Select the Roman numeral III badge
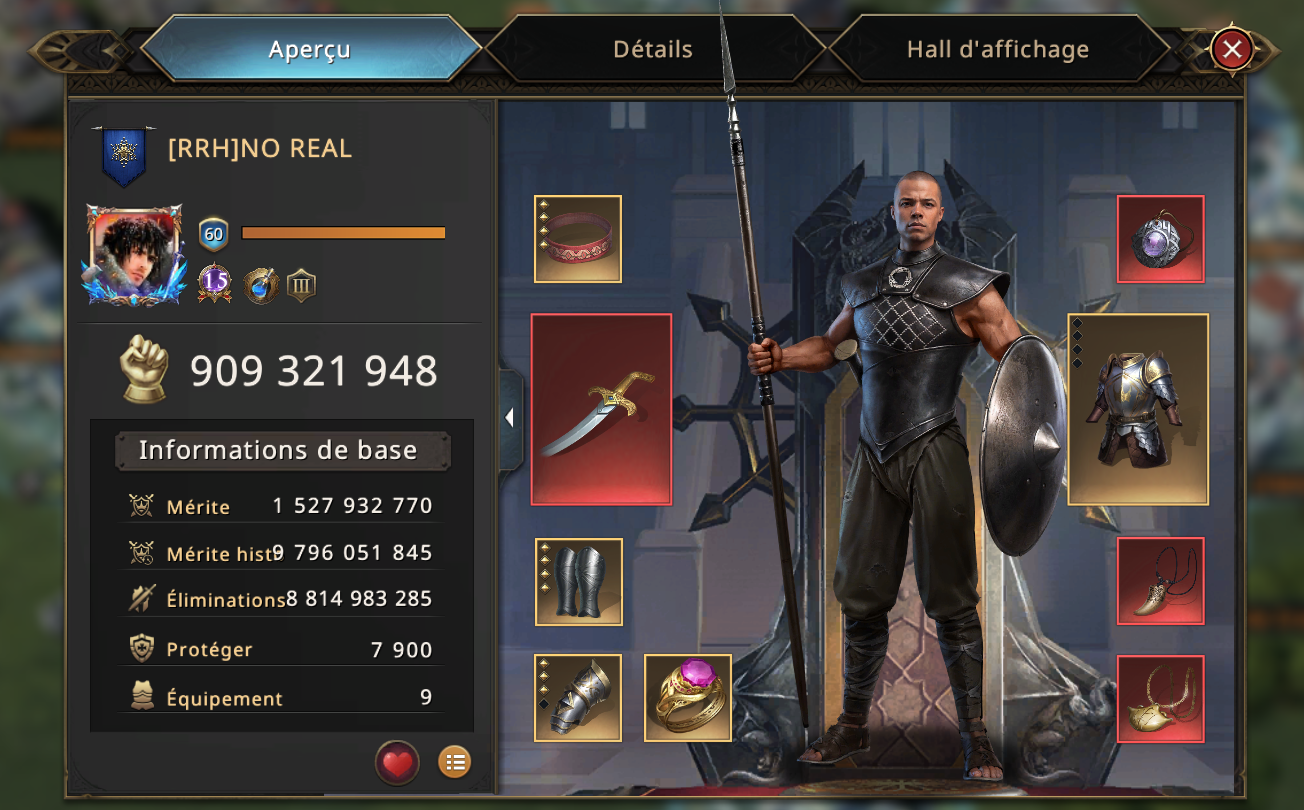 (301, 285)
